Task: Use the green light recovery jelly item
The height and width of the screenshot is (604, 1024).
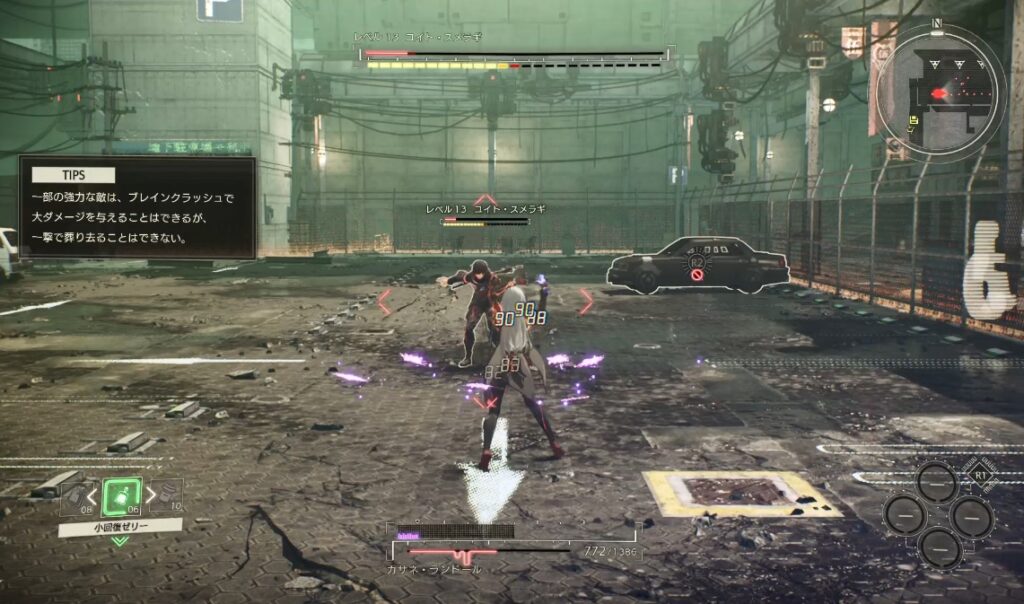Action: [x=121, y=495]
